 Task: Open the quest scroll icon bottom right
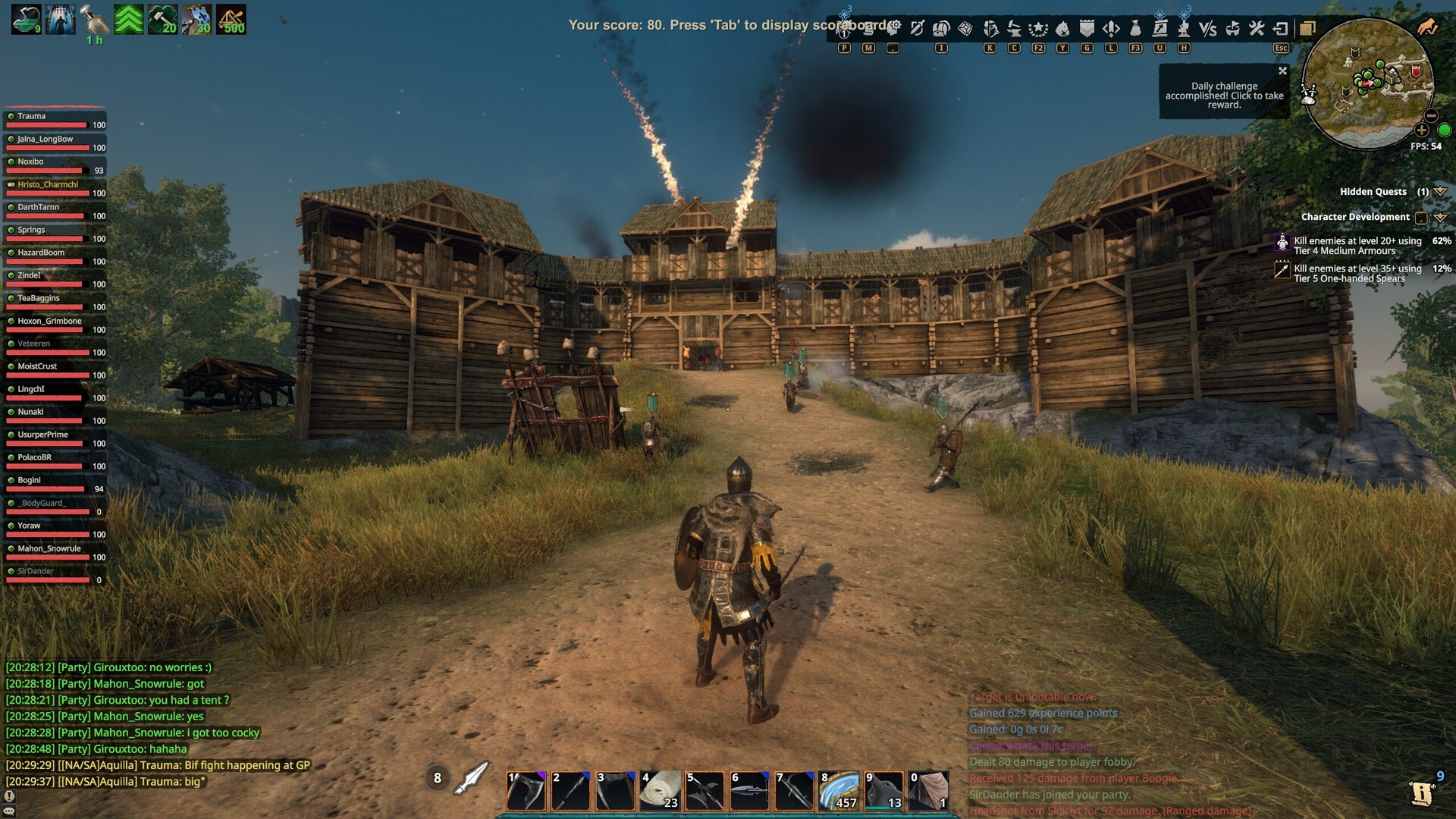[x=1423, y=793]
